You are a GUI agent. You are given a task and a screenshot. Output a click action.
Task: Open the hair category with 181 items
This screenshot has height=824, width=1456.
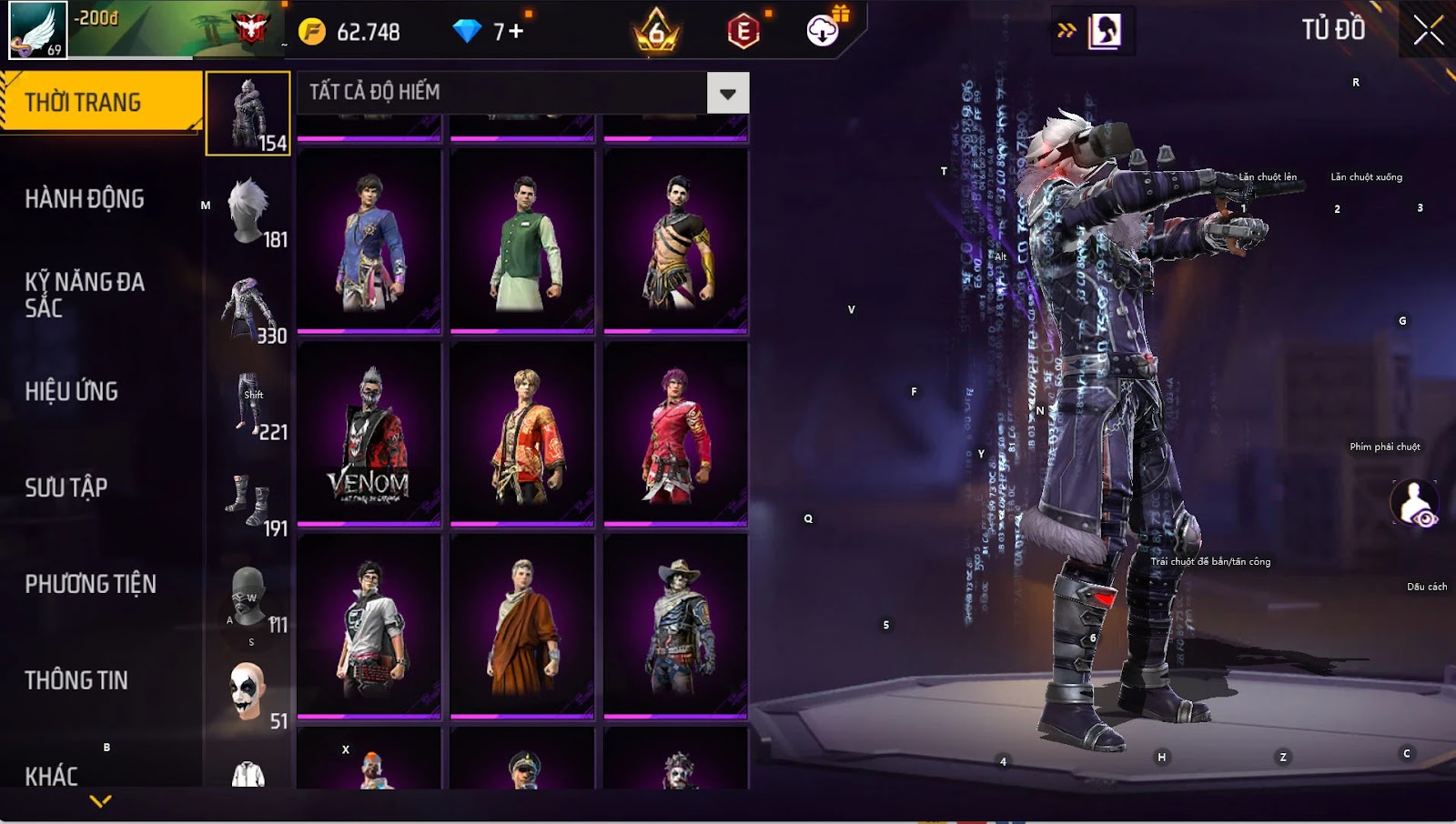click(x=248, y=211)
